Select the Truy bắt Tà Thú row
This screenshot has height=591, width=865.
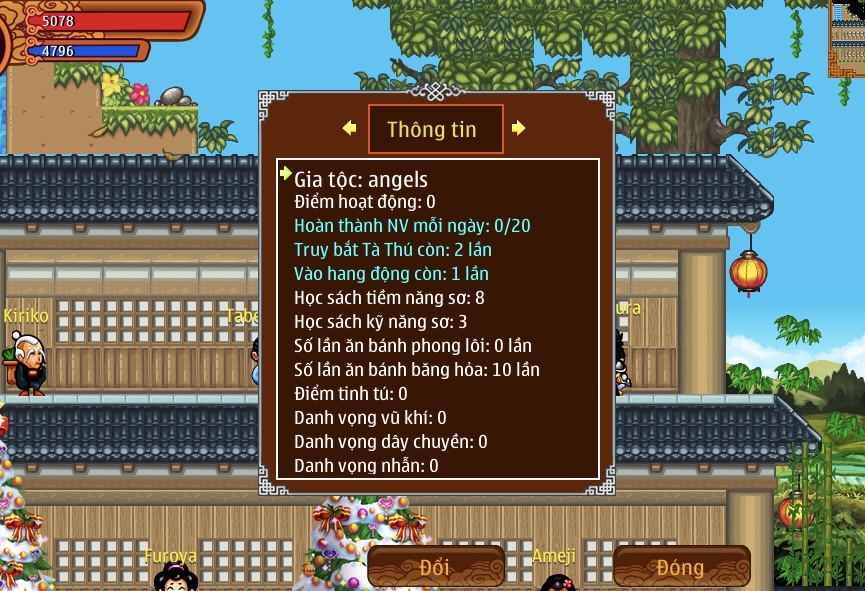[x=393, y=250]
